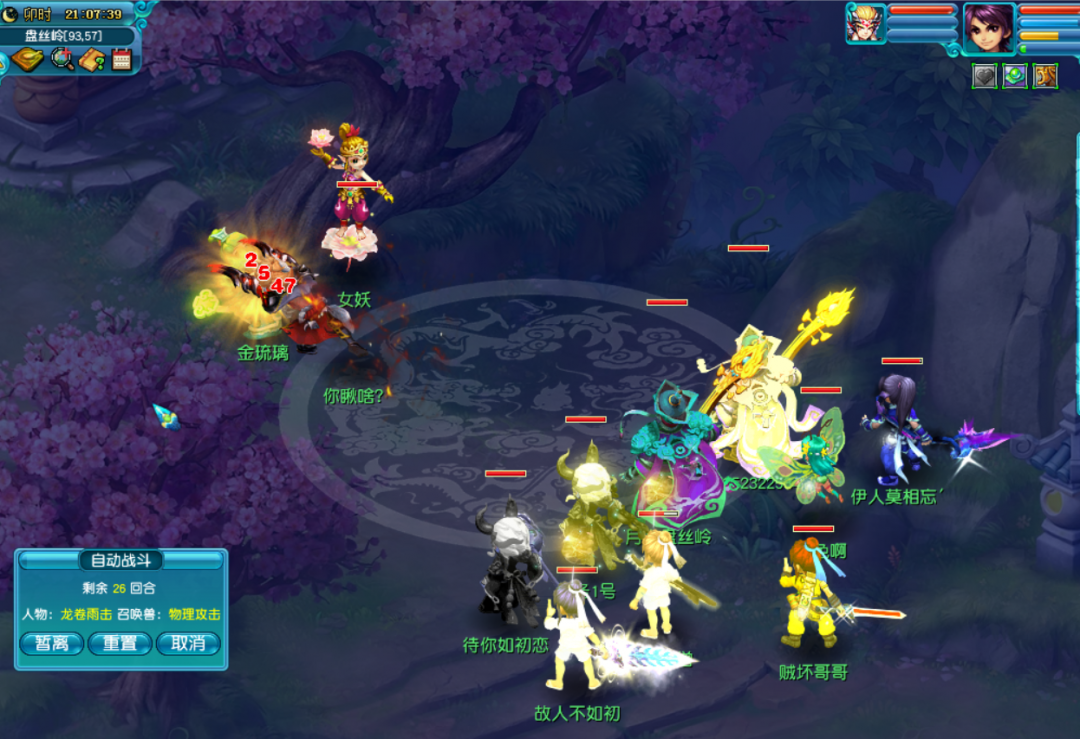Open the calendar icon
This screenshot has height=739, width=1080.
click(x=122, y=60)
